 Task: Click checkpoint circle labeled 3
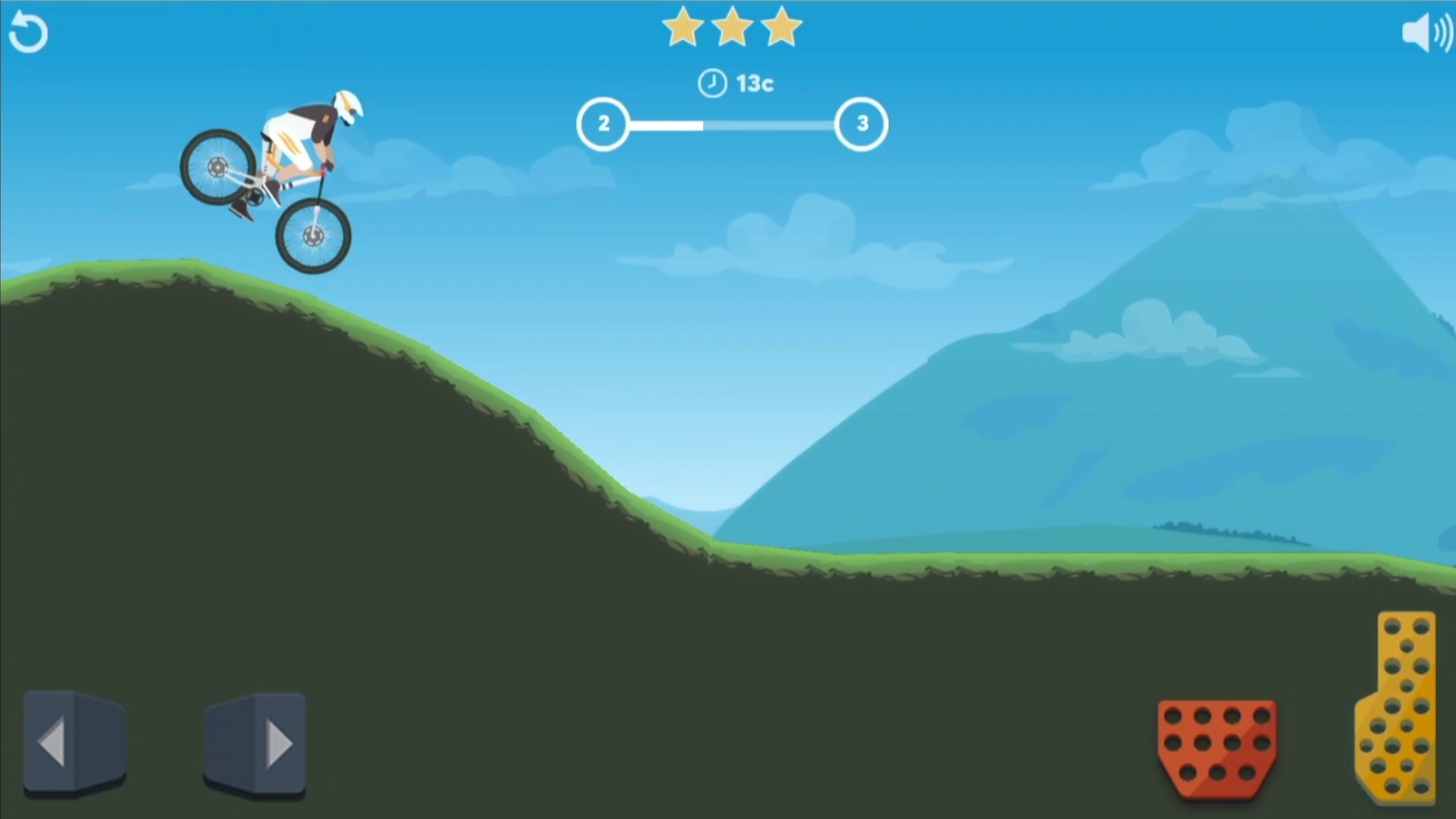pos(861,124)
